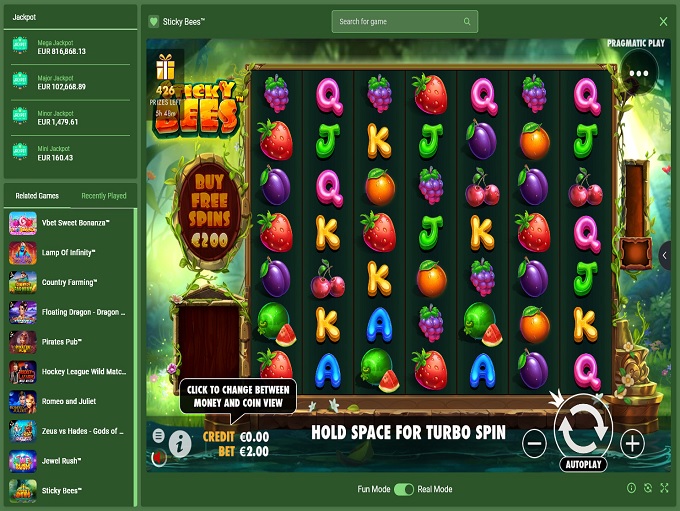Enter fullscreen with the expand icon
This screenshot has width=680, height=511.
(x=663, y=488)
